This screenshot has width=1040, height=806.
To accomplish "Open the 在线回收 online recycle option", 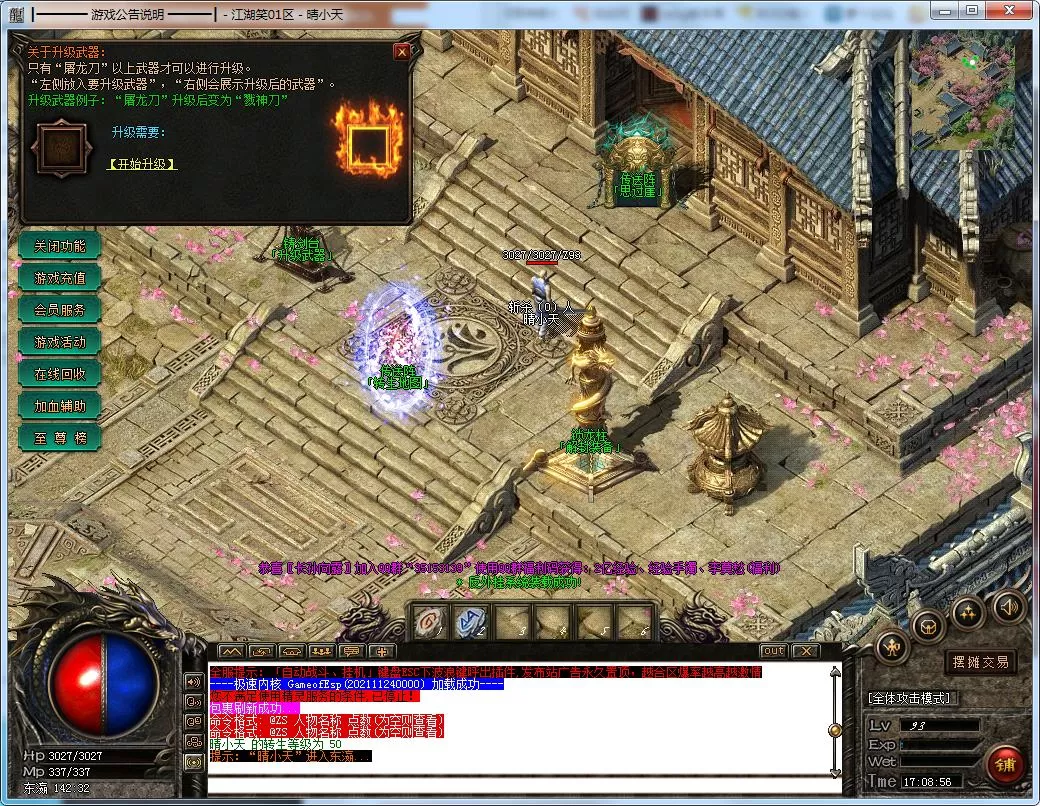I will point(60,374).
